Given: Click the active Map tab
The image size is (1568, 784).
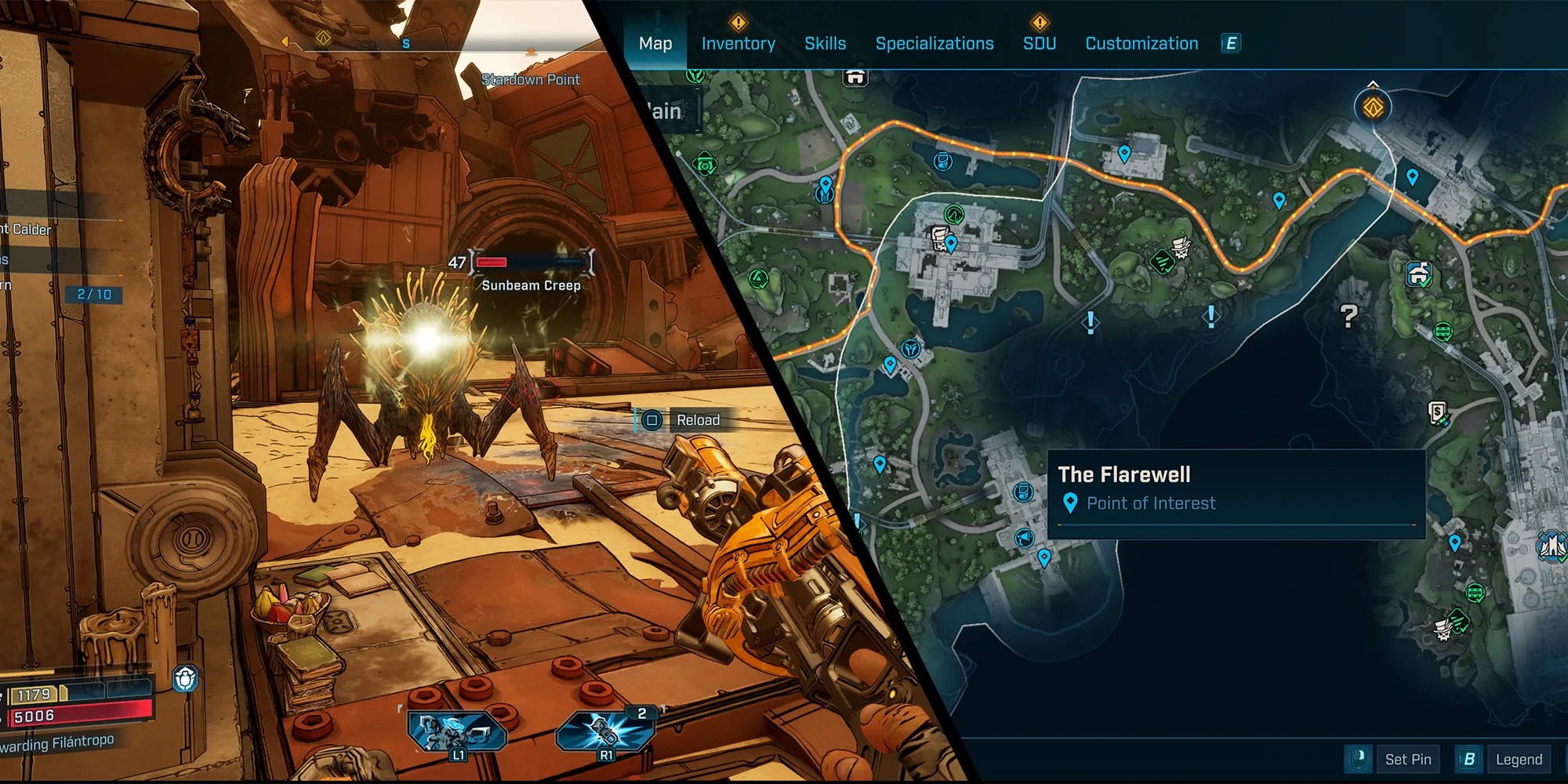Looking at the screenshot, I should point(655,44).
